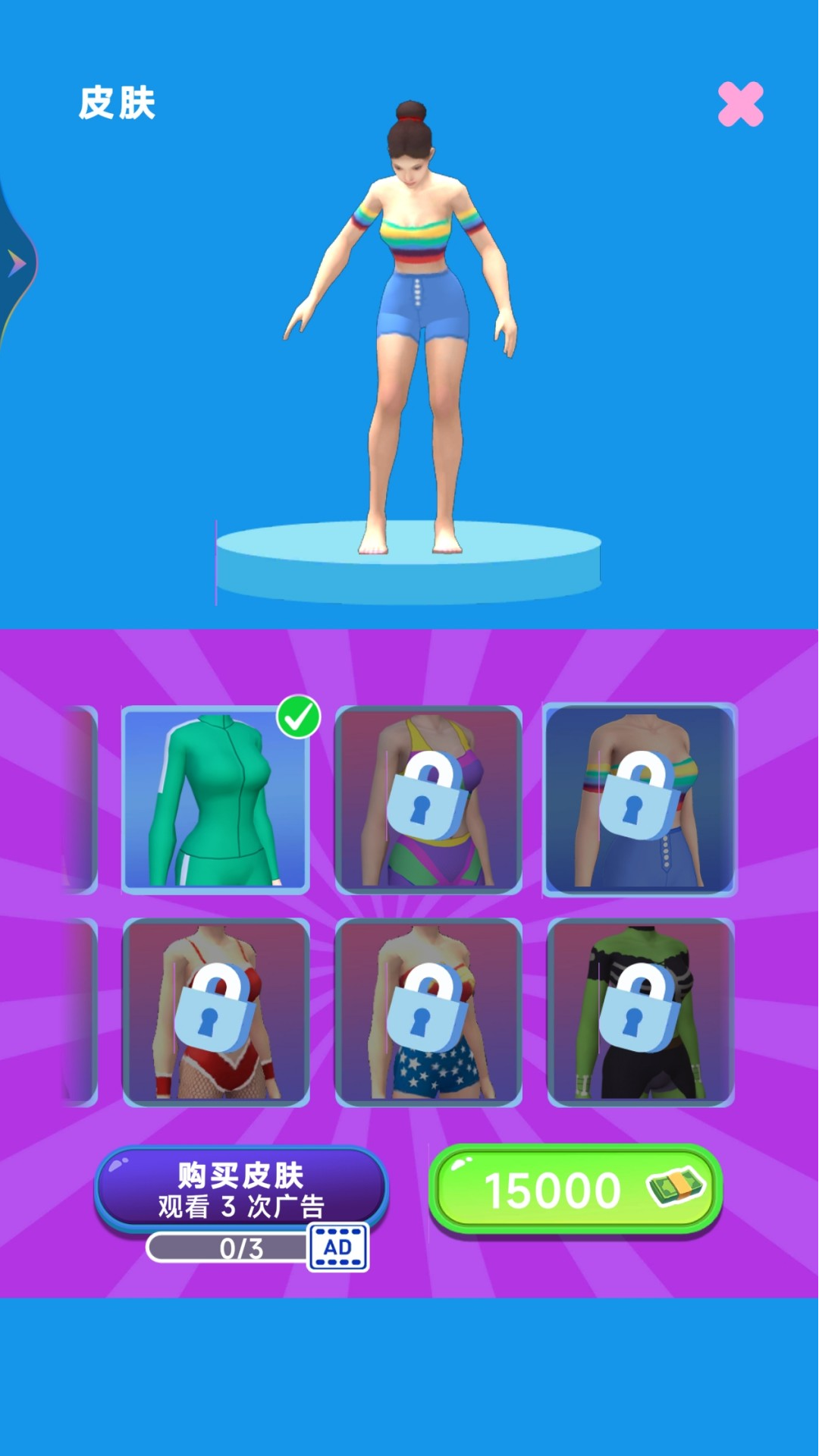The image size is (819, 1456).
Task: Choose the locked star shorts skin
Action: [x=428, y=1012]
